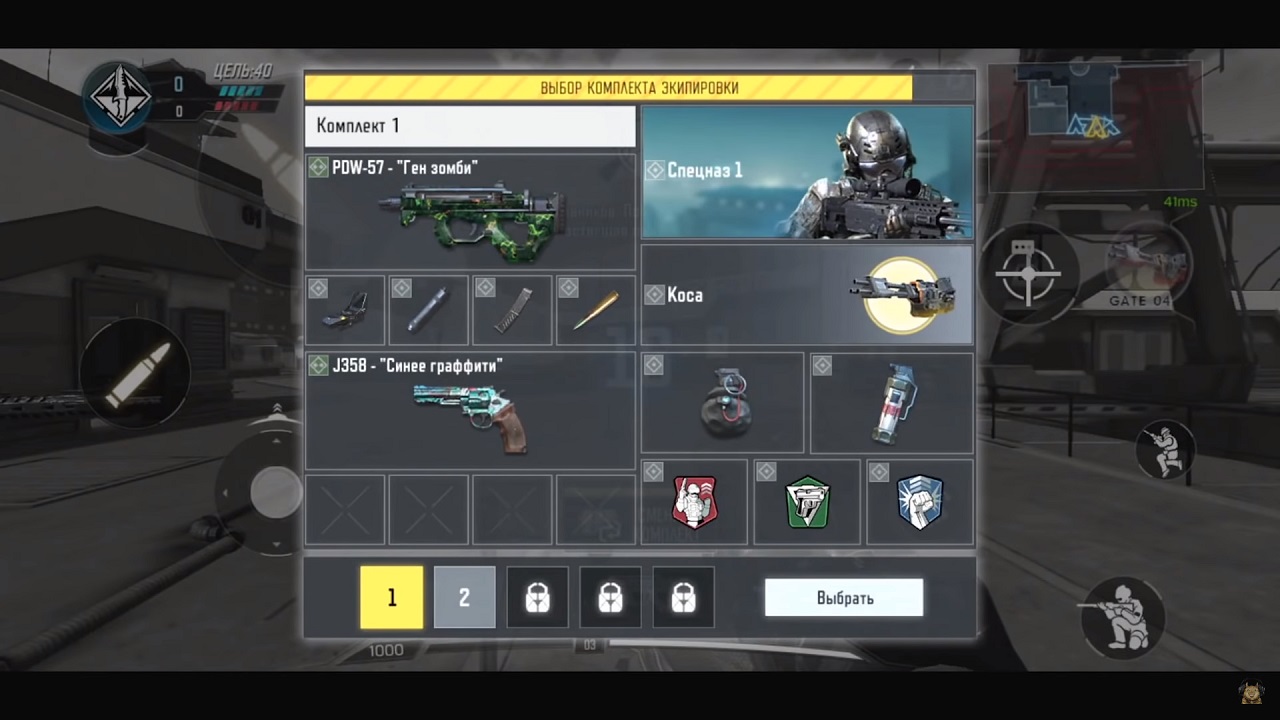1280x720 pixels.
Task: Select loadout slot 1
Action: pos(391,598)
